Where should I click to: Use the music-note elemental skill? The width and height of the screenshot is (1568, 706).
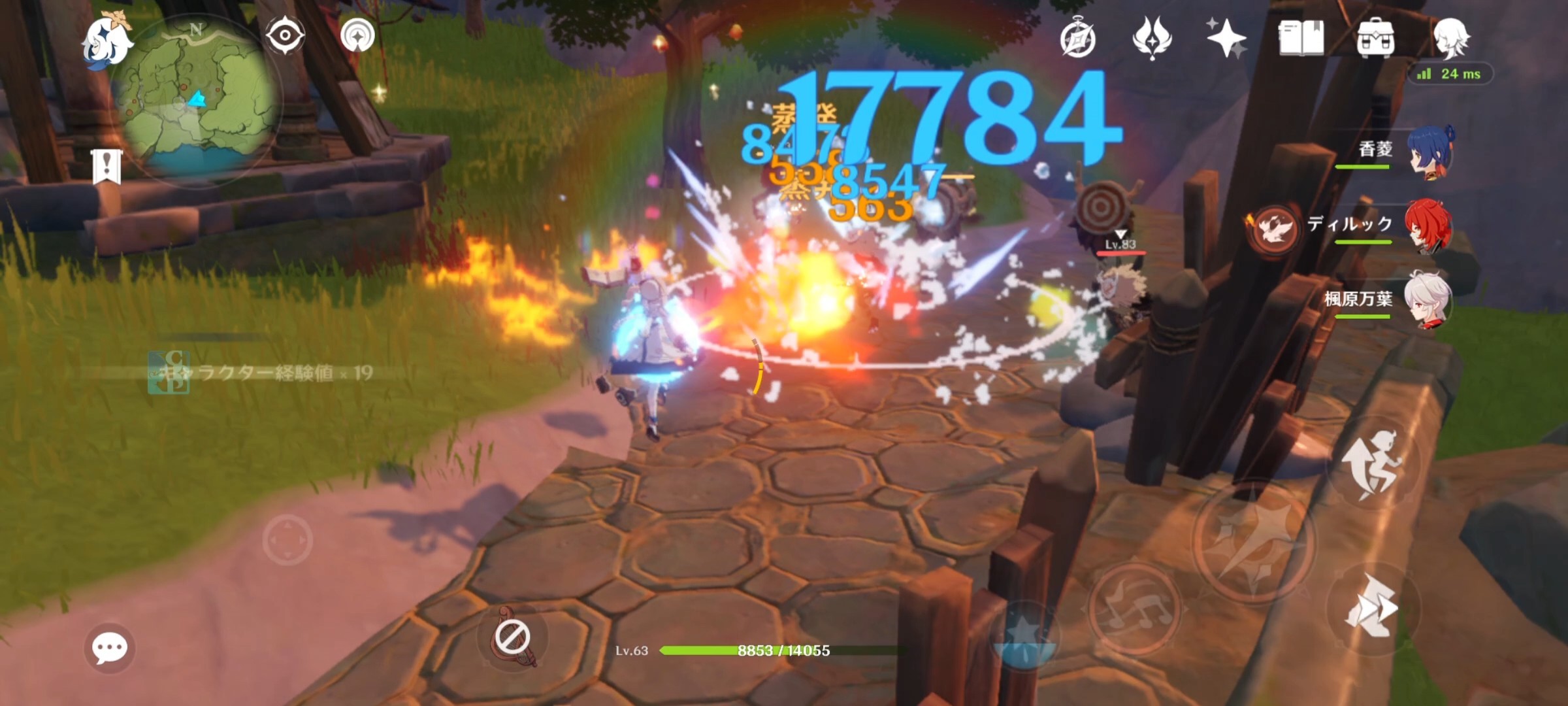pos(1135,608)
